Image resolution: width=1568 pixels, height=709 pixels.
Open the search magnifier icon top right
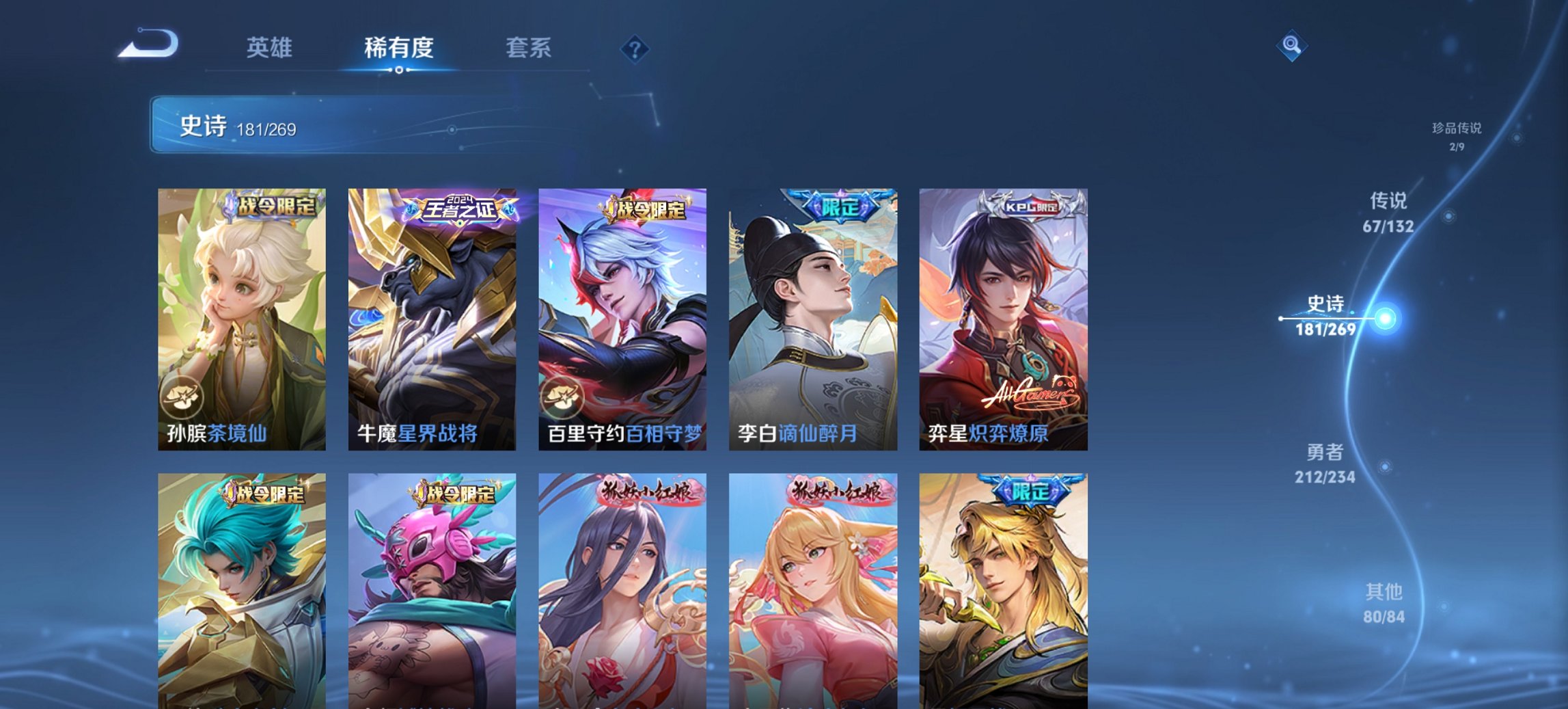click(x=1291, y=47)
